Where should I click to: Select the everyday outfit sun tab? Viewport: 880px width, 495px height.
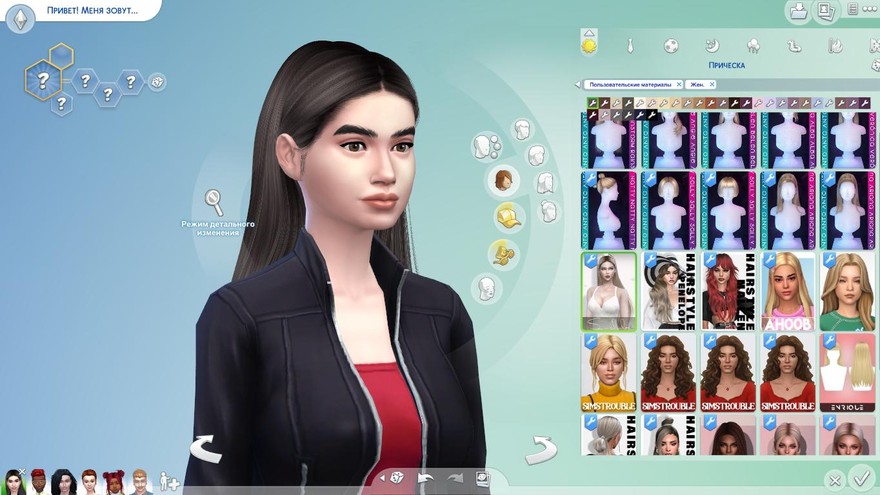click(590, 45)
